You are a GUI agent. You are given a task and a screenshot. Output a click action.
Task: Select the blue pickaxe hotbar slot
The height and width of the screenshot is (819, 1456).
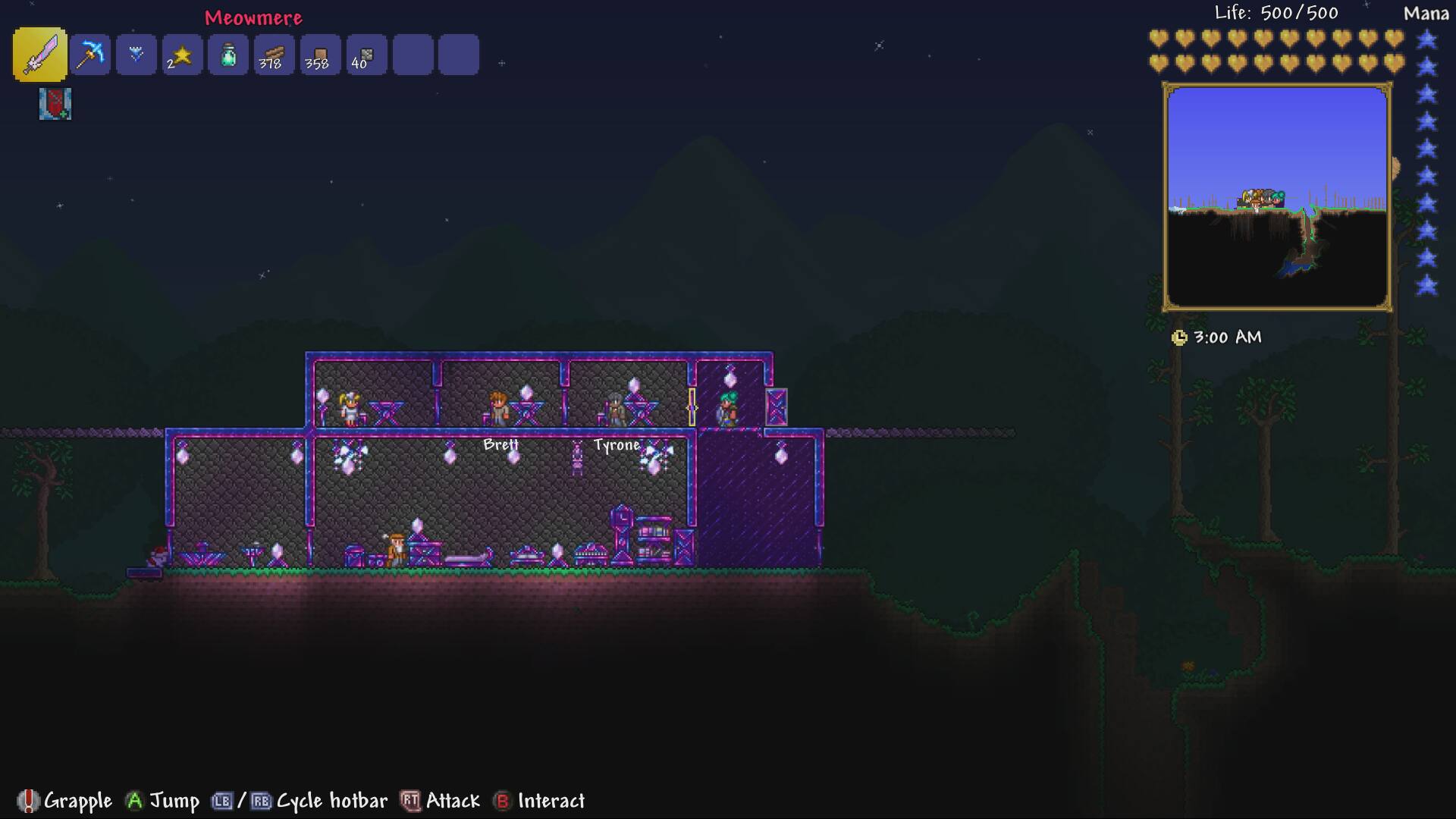click(x=90, y=55)
